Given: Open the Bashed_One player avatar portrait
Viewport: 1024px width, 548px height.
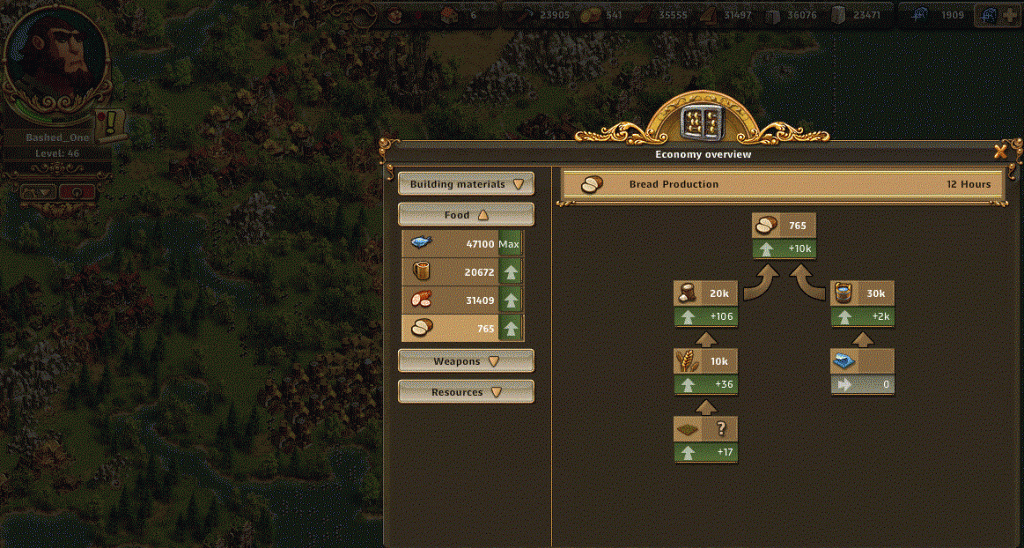Looking at the screenshot, I should pyautogui.click(x=56, y=58).
